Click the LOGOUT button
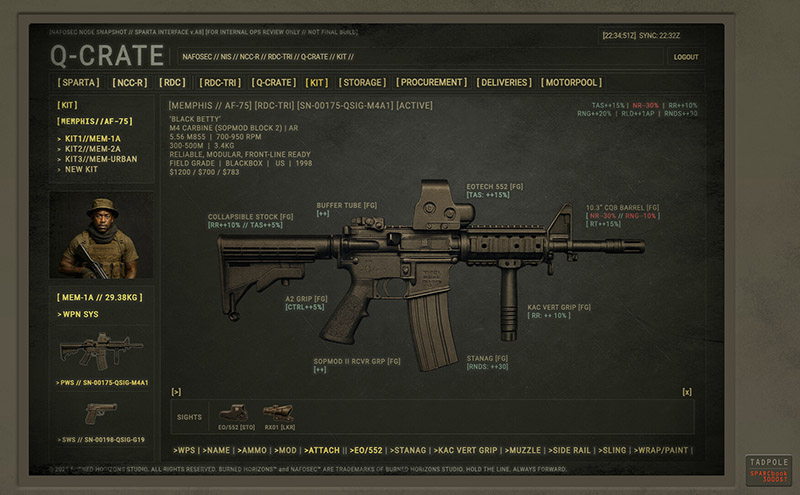The width and height of the screenshot is (800, 495). (686, 57)
